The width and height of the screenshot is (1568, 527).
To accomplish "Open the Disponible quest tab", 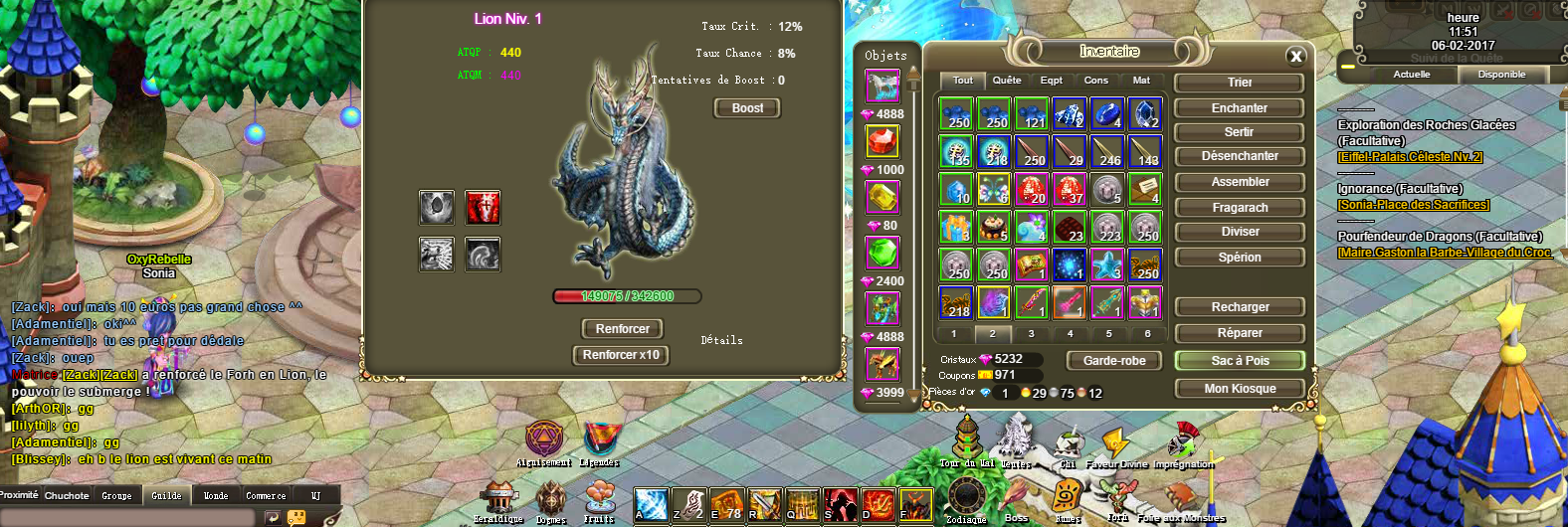I will 1501,75.
